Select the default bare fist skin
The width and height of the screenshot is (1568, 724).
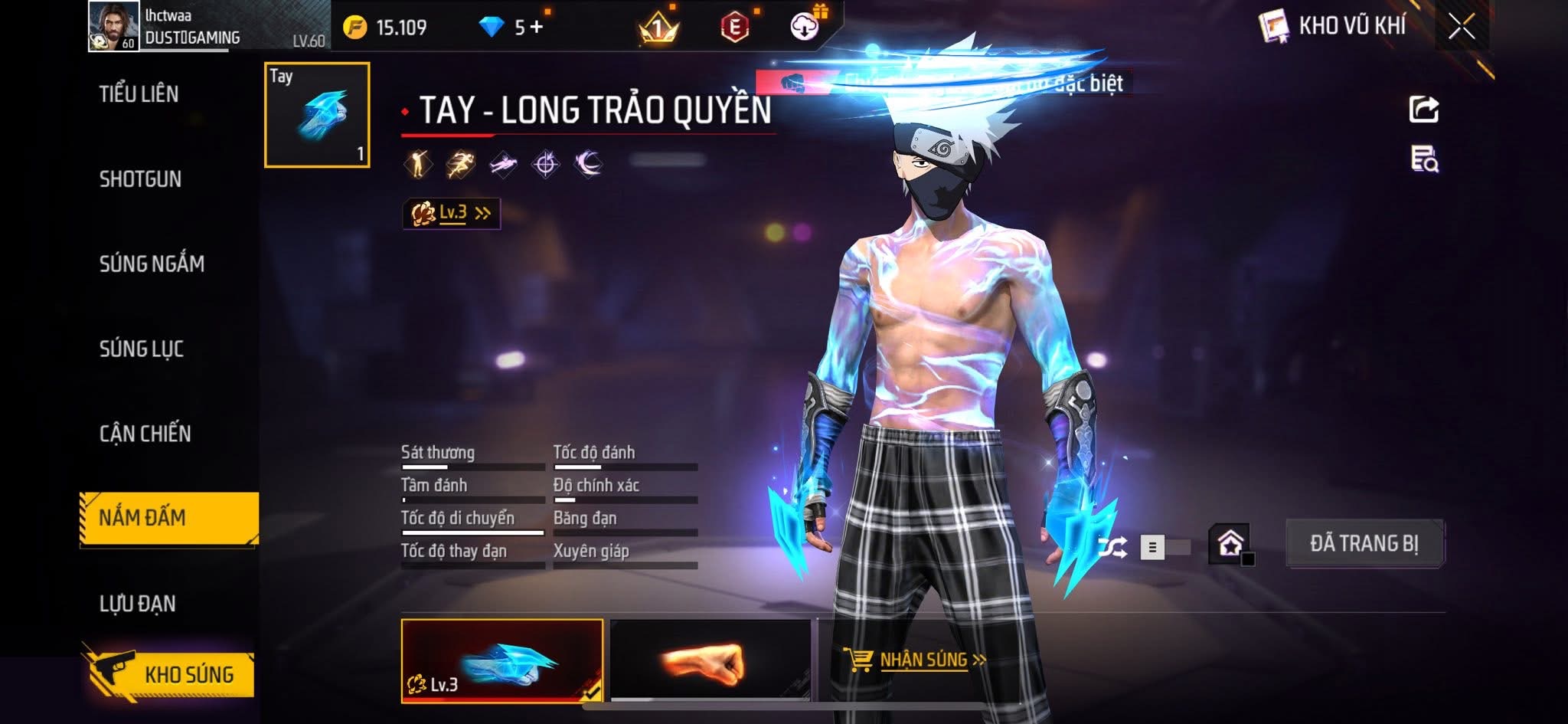(x=710, y=660)
